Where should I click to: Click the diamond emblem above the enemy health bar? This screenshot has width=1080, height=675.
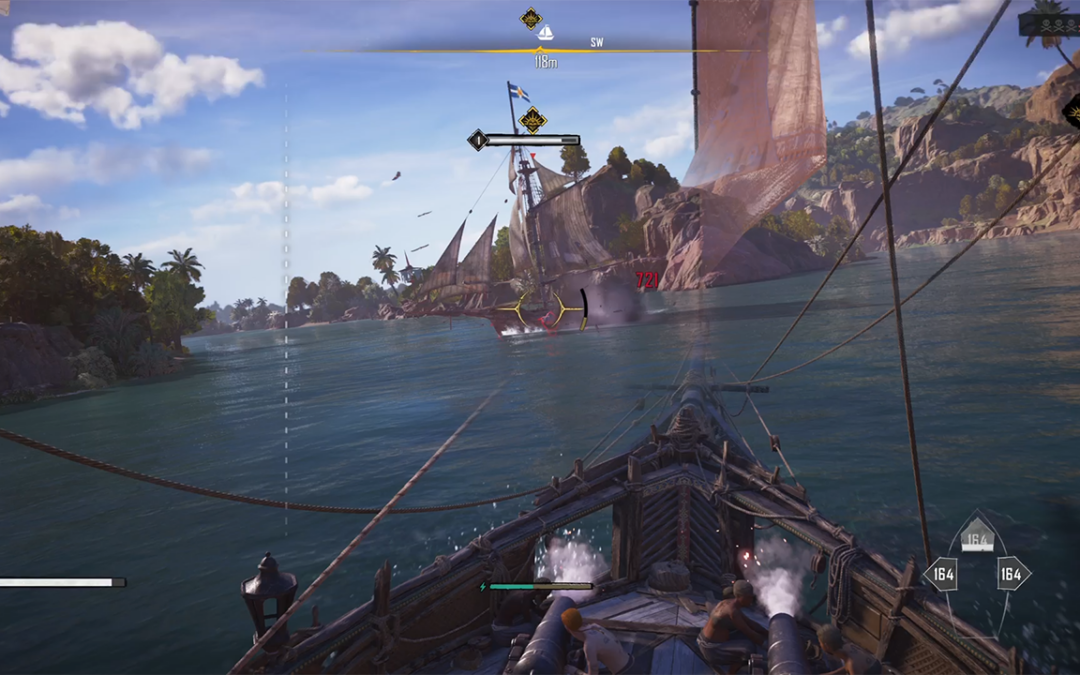coord(533,120)
